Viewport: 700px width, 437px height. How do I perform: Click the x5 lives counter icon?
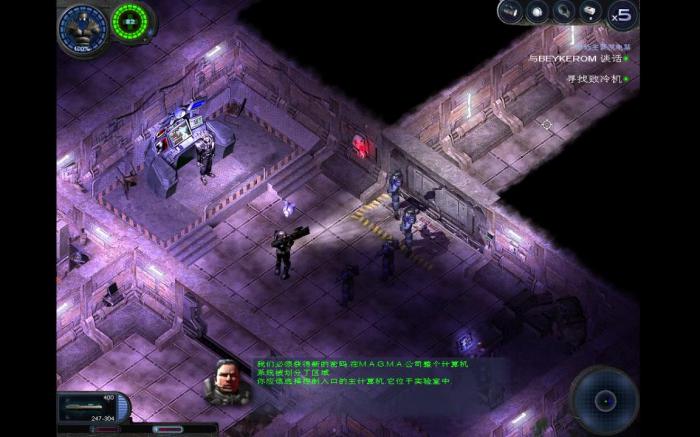(x=621, y=14)
